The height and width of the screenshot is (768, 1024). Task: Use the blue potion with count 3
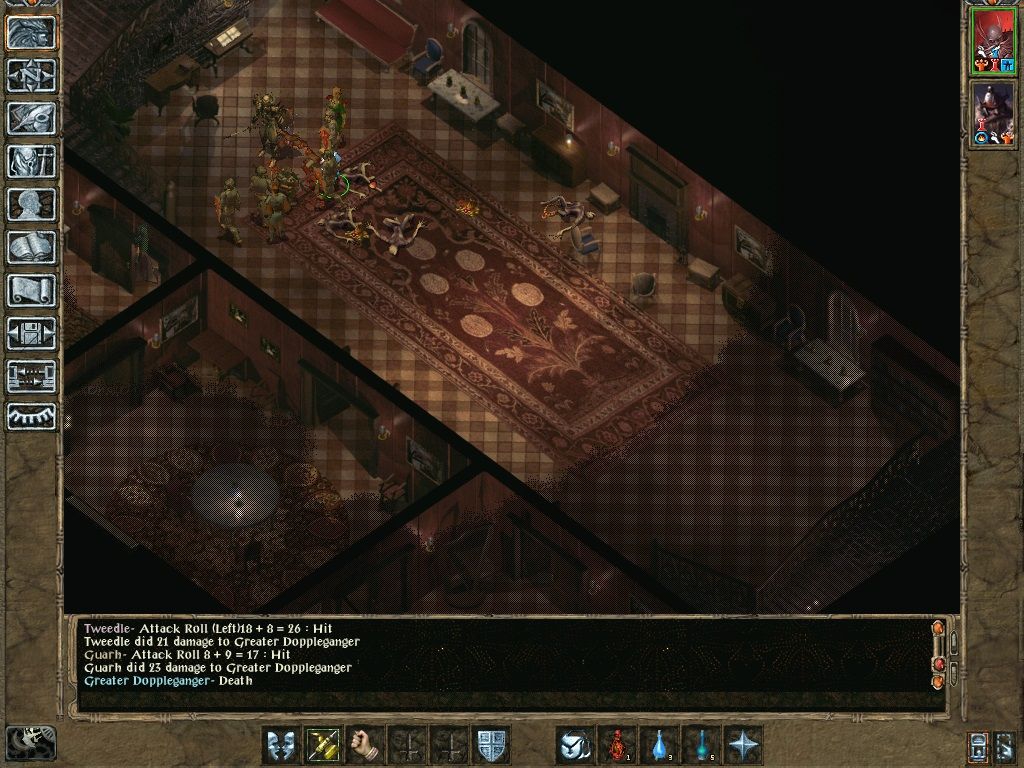pos(660,745)
